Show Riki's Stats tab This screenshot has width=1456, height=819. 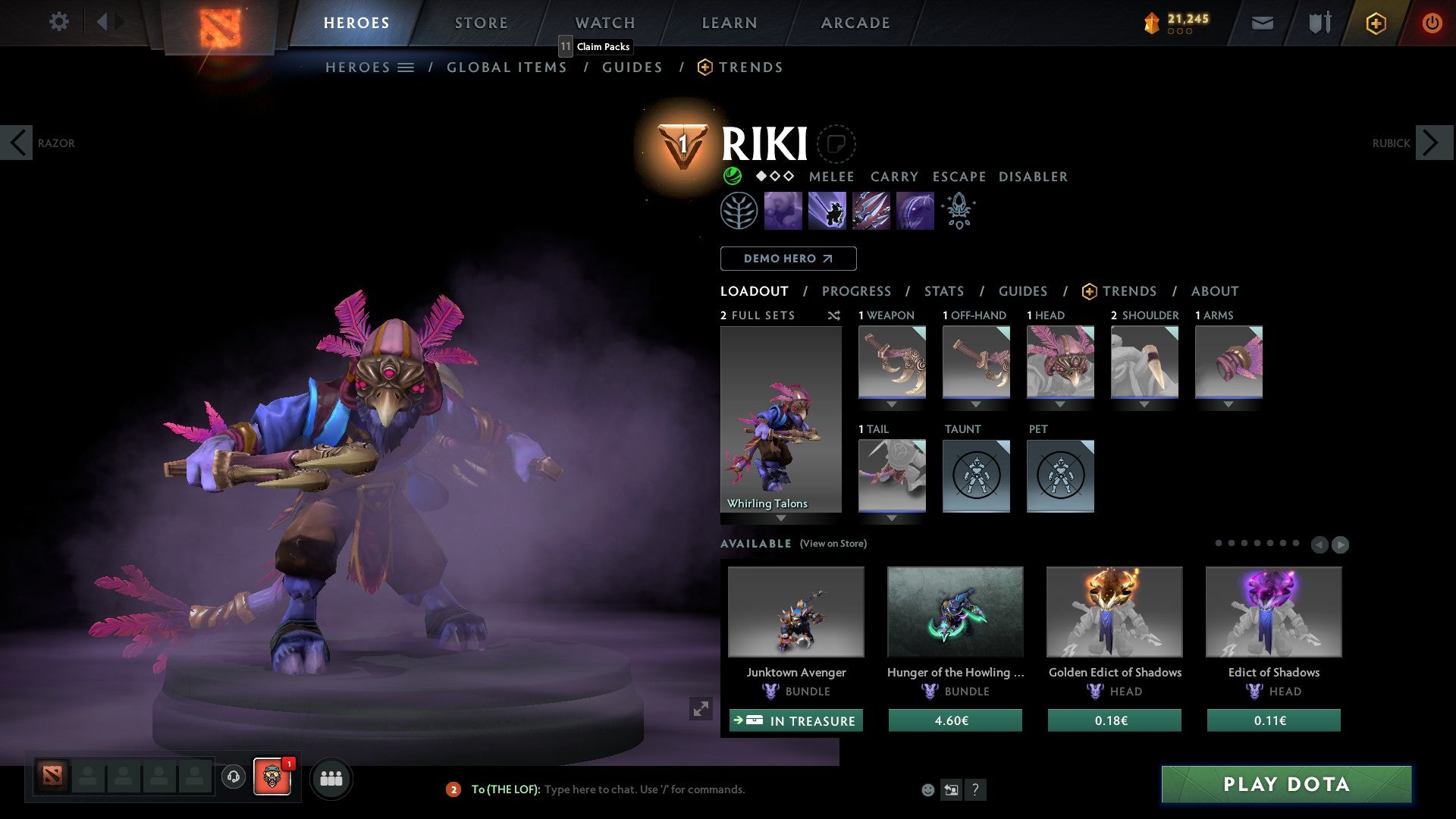tap(943, 291)
